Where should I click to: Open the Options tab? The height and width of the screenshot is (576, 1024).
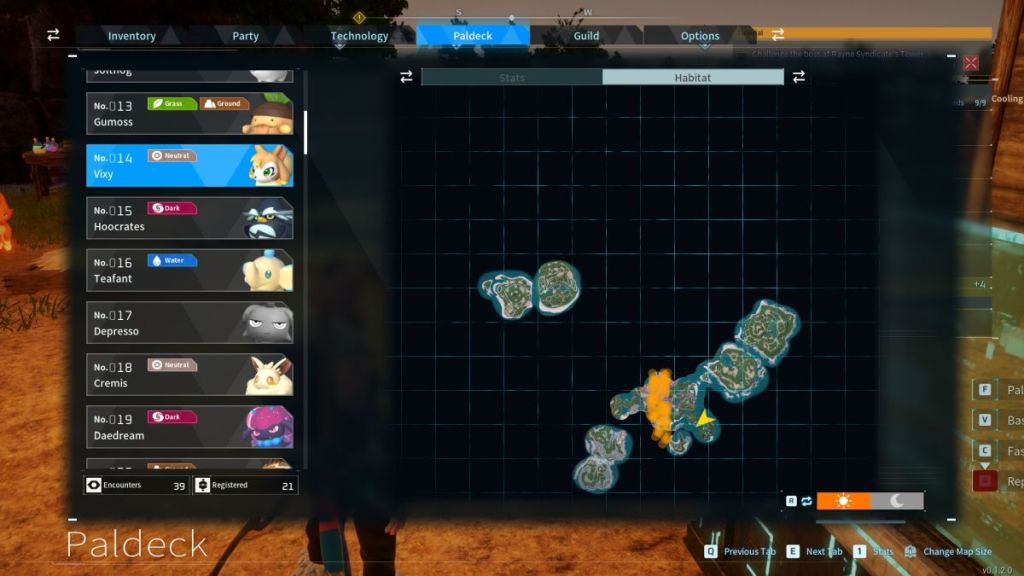(700, 36)
